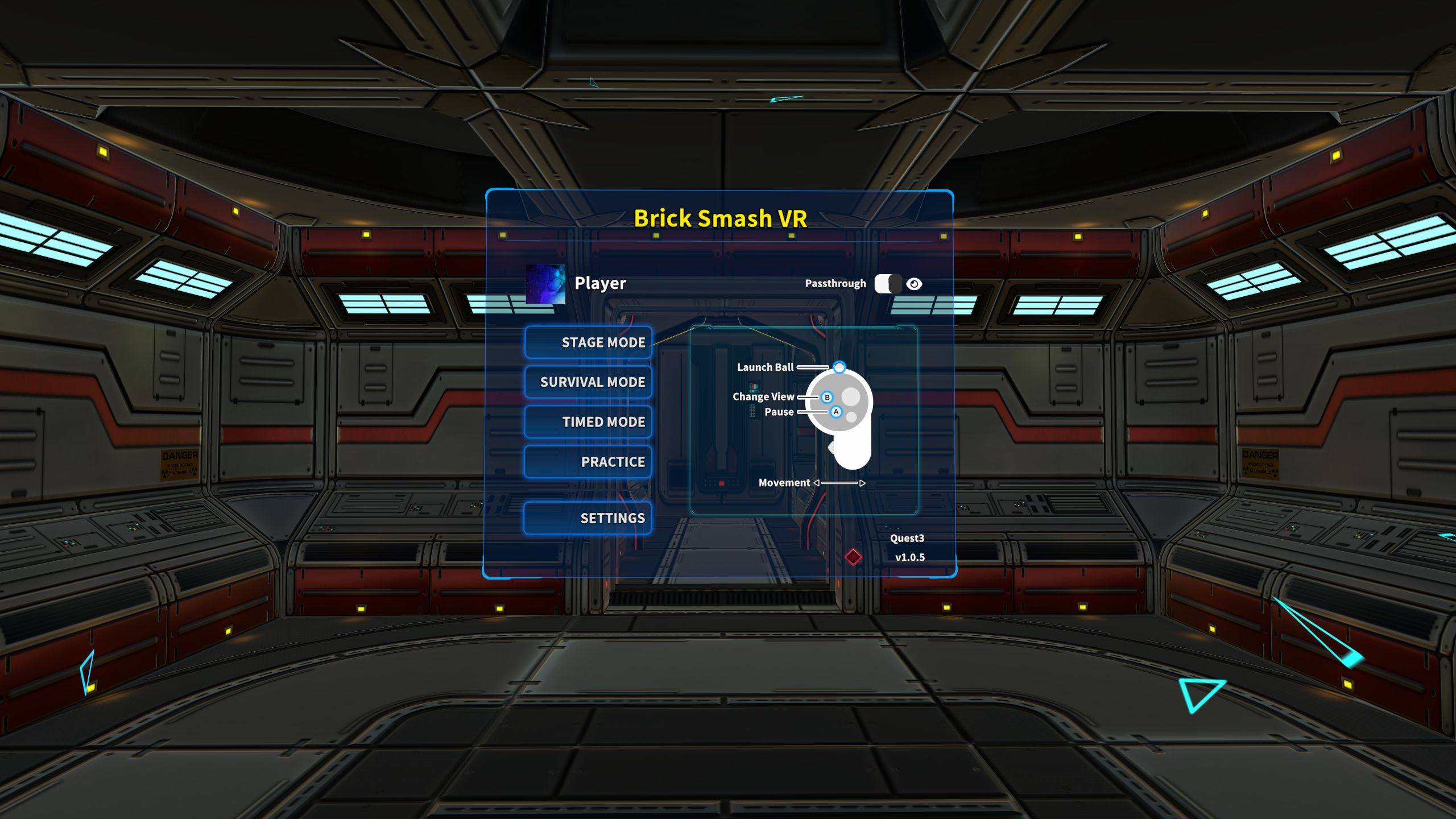Click the red diamond icon
Viewport: 1456px width, 819px height.
(853, 557)
